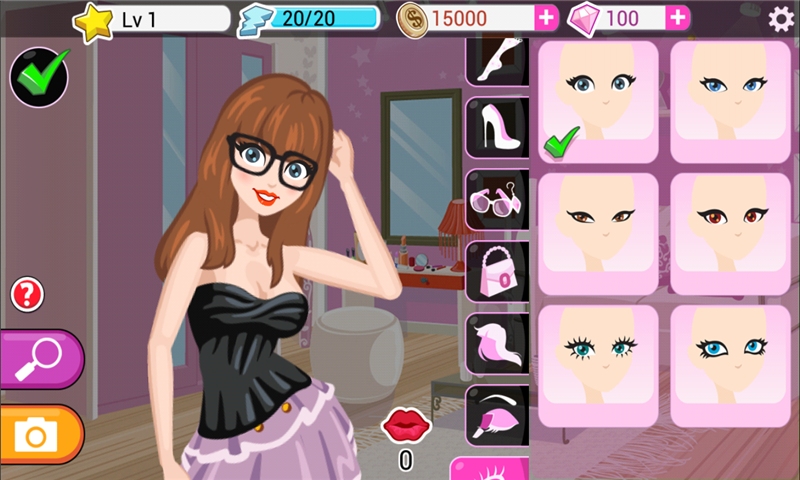800x480 pixels.
Task: Switch to the high heel shoes category
Action: (x=497, y=127)
